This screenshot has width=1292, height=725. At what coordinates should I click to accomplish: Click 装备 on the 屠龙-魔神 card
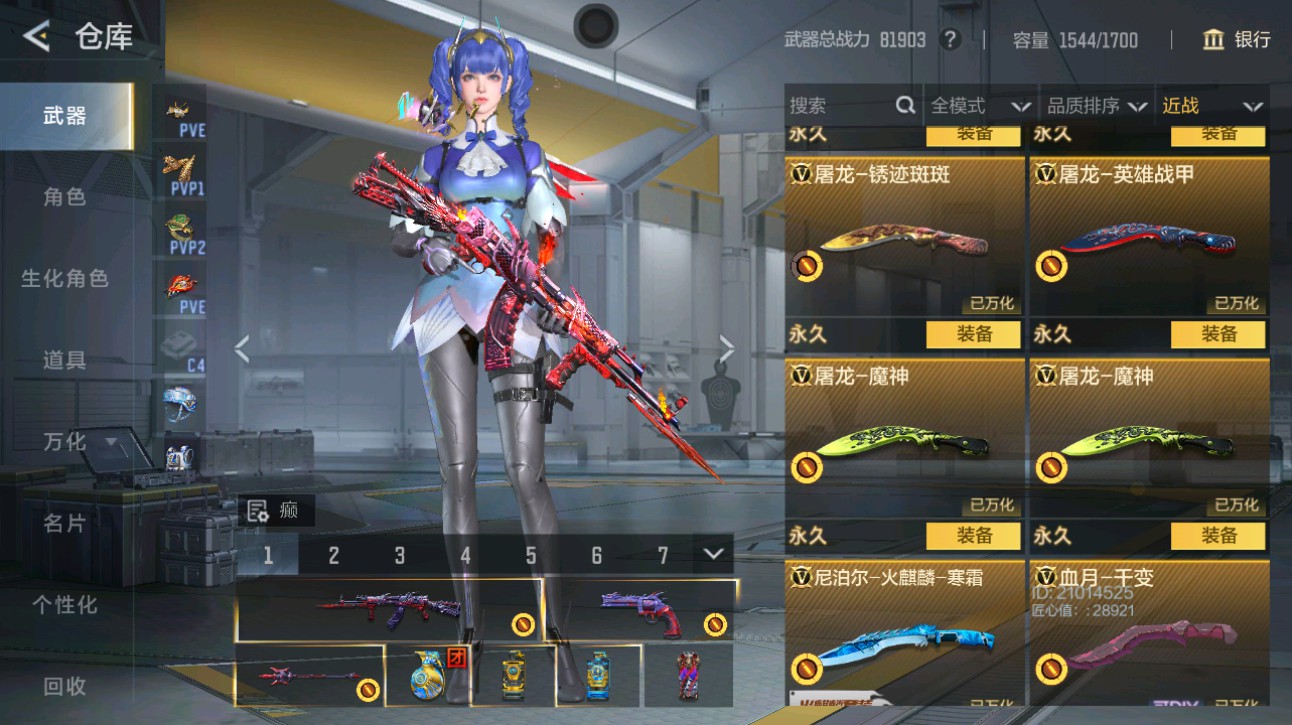click(973, 534)
